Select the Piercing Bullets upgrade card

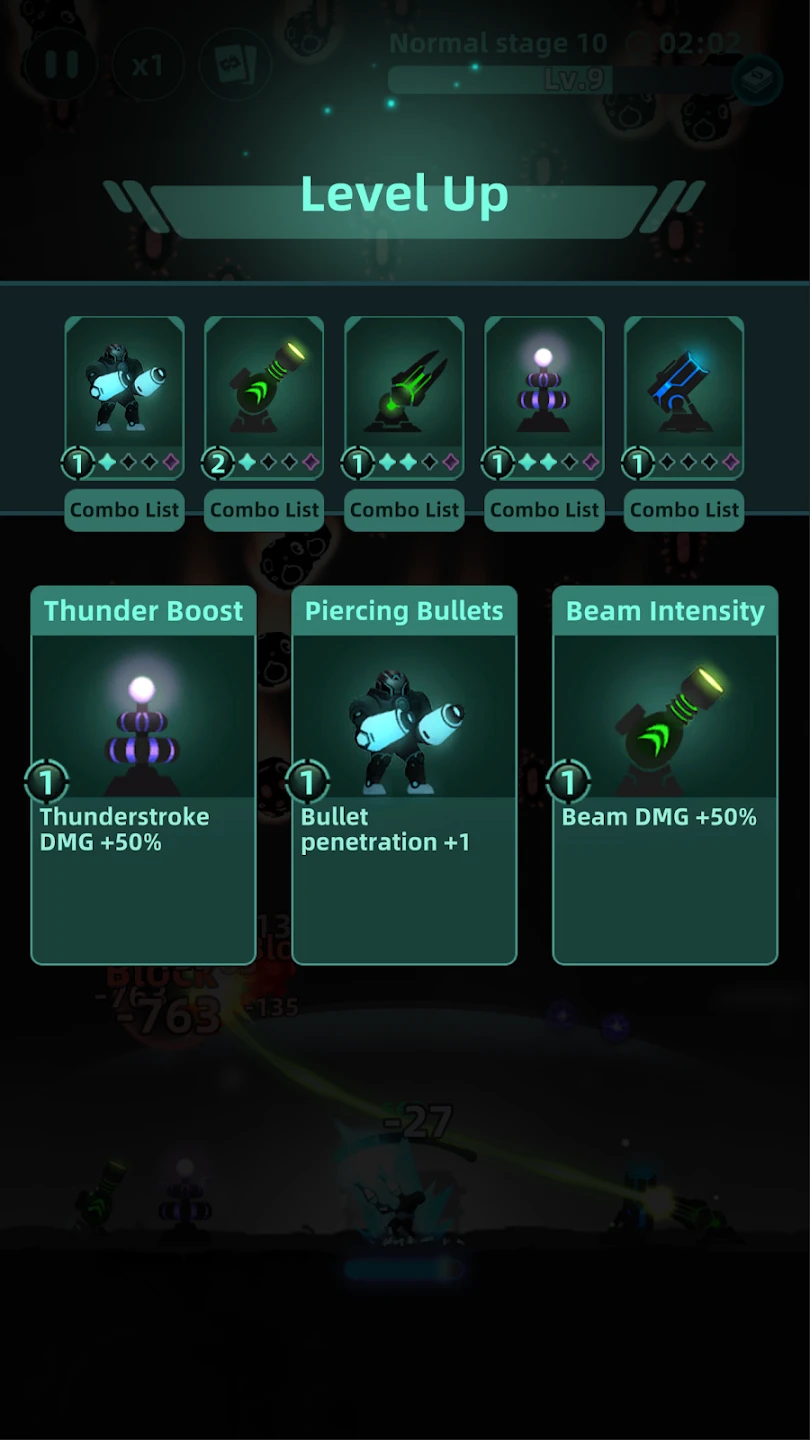point(404,775)
